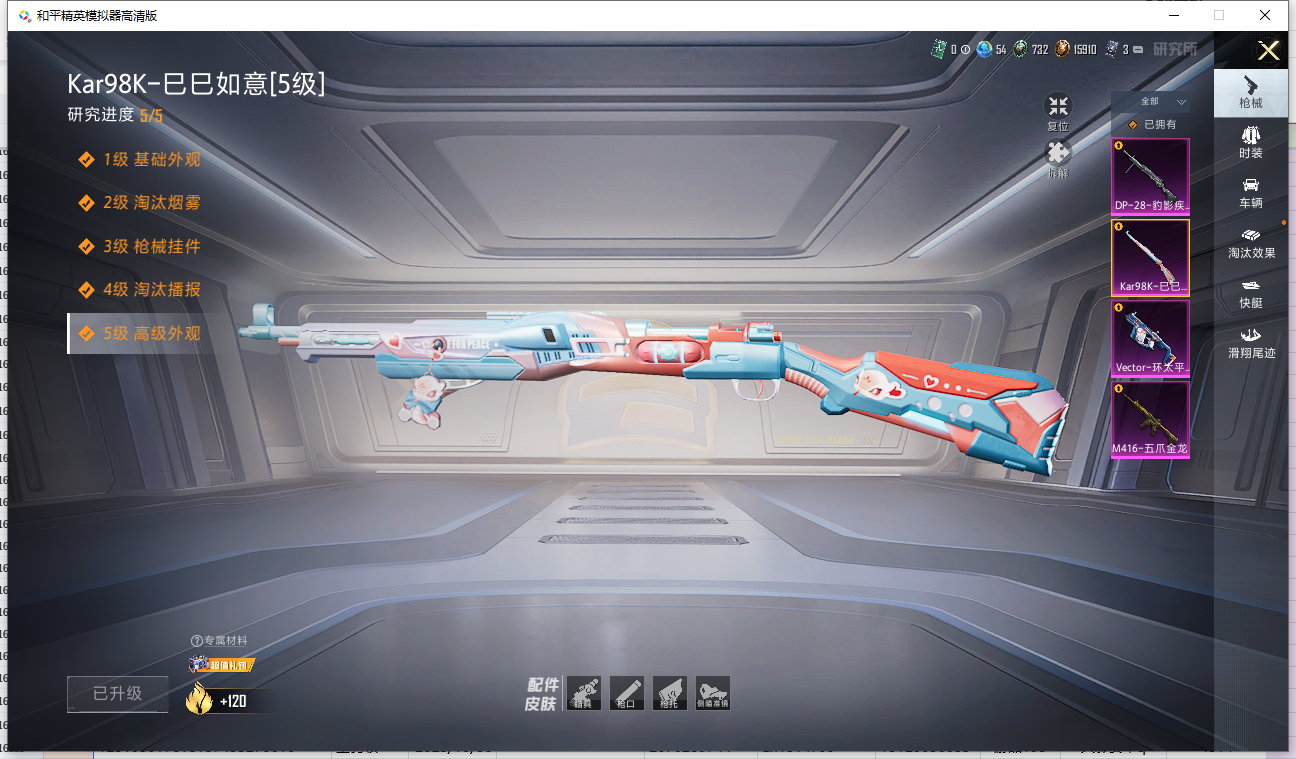
Task: Choose the Vector skin thumbnail
Action: coord(1151,338)
